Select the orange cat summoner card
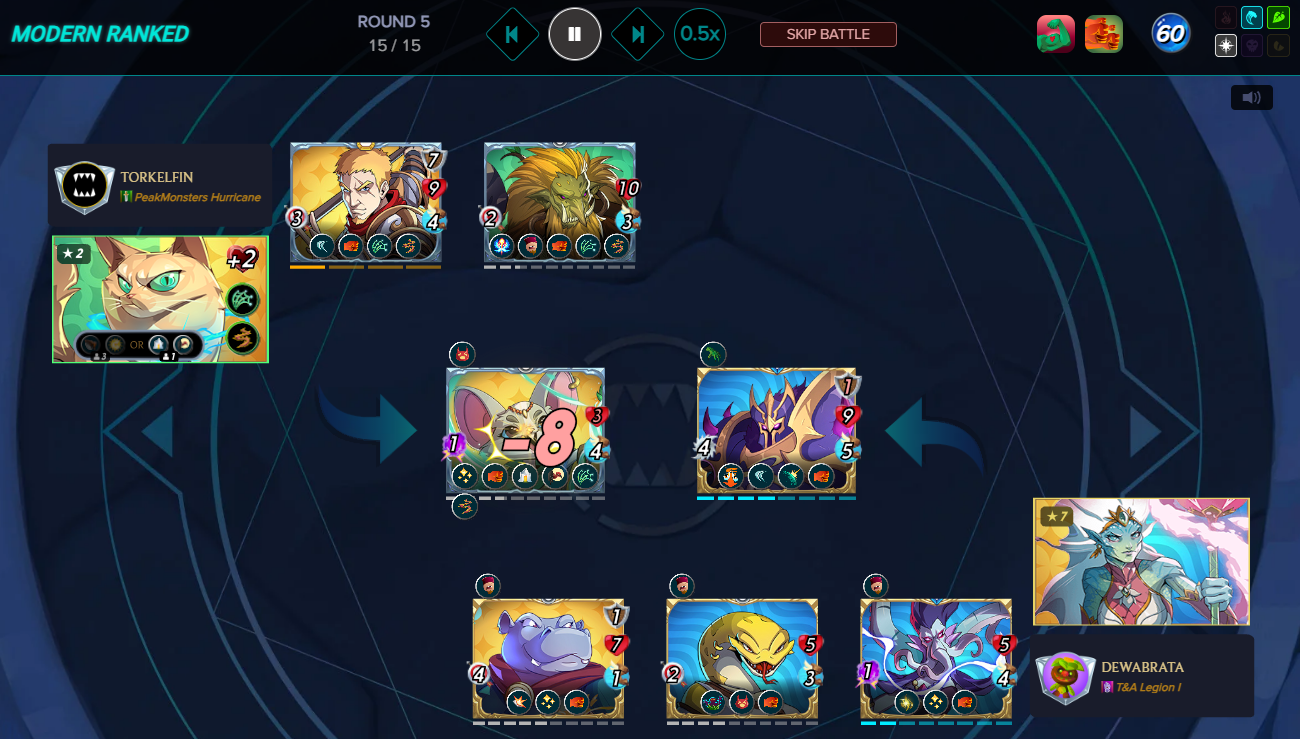Viewport: 1300px width, 739px height. point(160,299)
